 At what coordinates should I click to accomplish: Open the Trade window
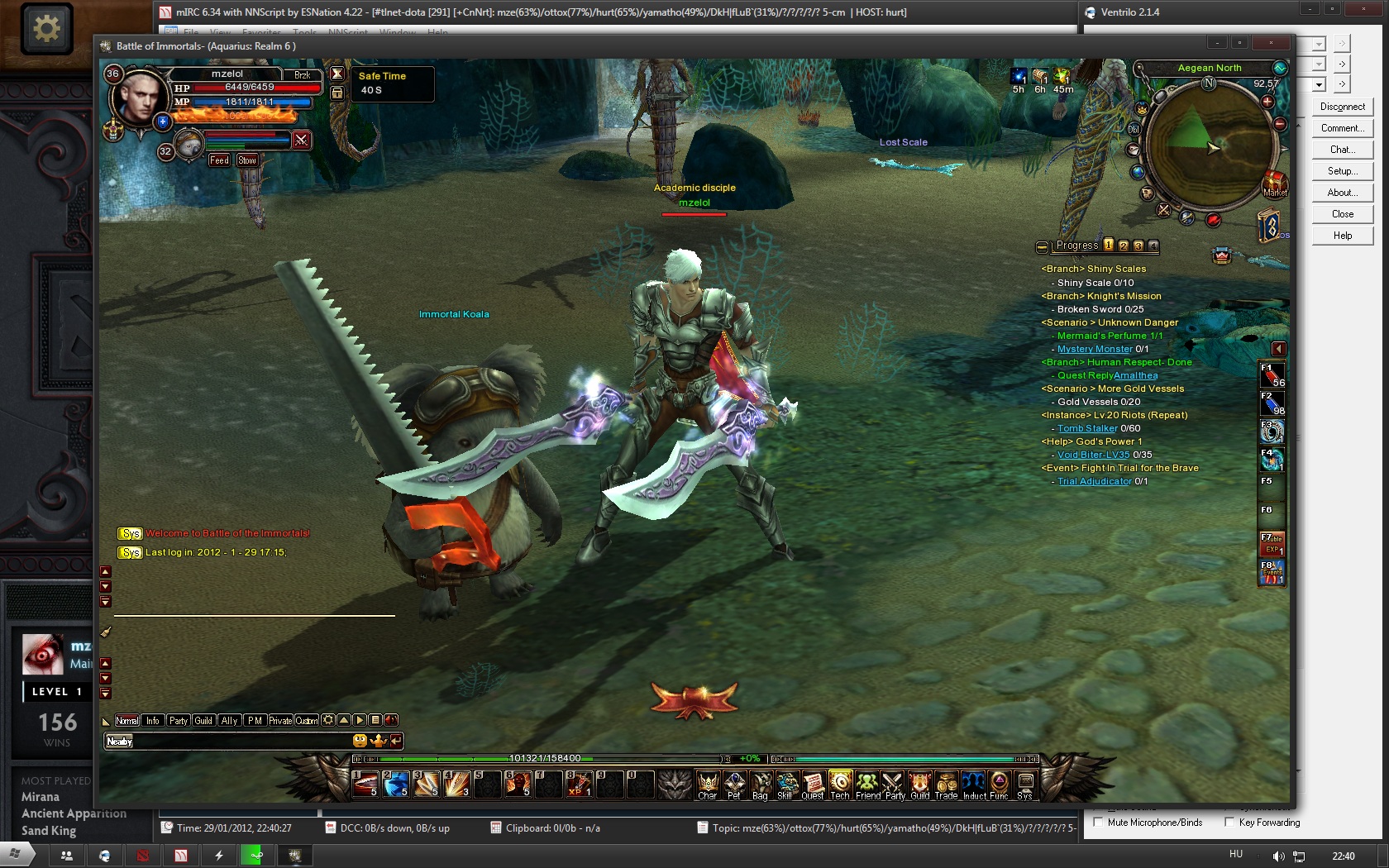tap(946, 784)
